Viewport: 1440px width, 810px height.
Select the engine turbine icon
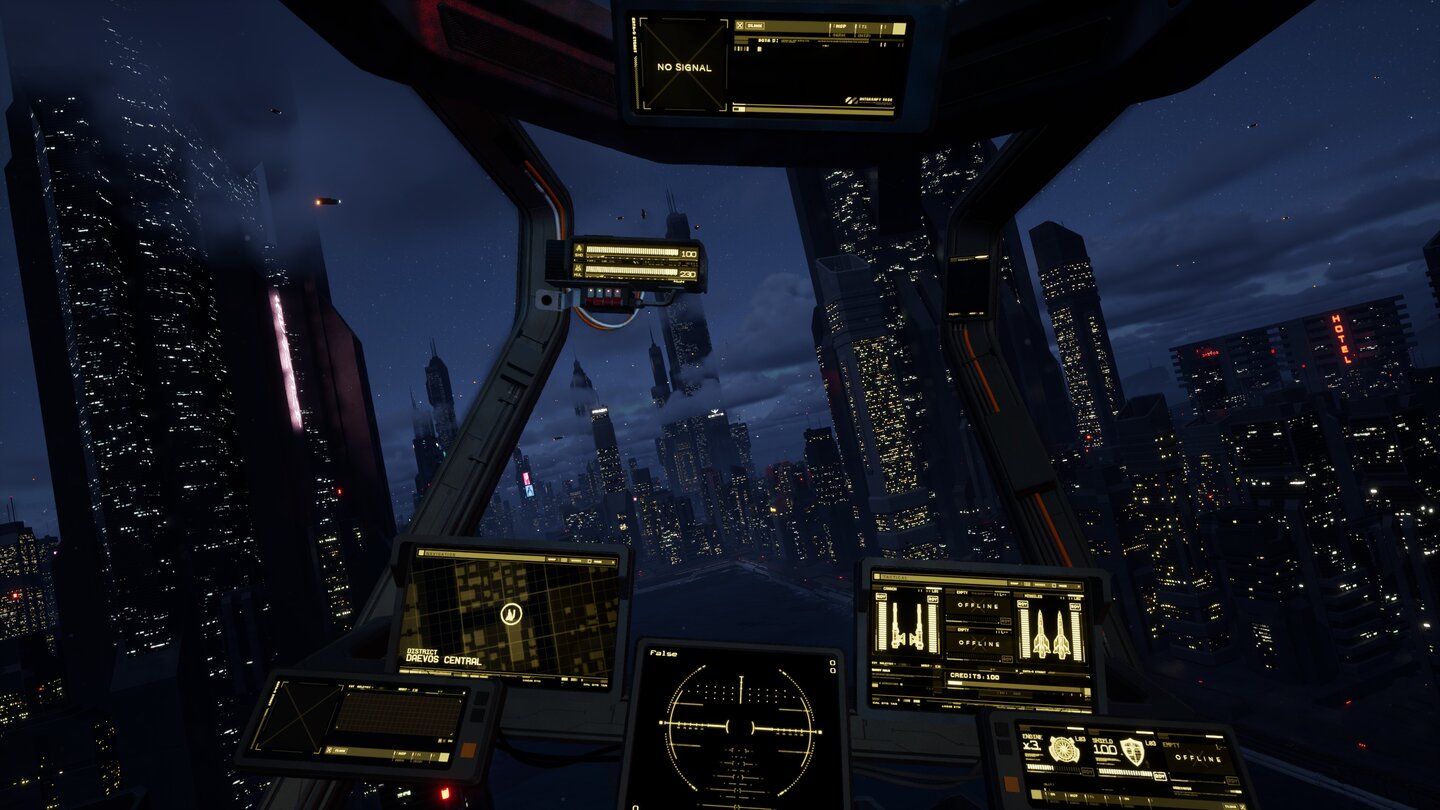(x=1063, y=749)
